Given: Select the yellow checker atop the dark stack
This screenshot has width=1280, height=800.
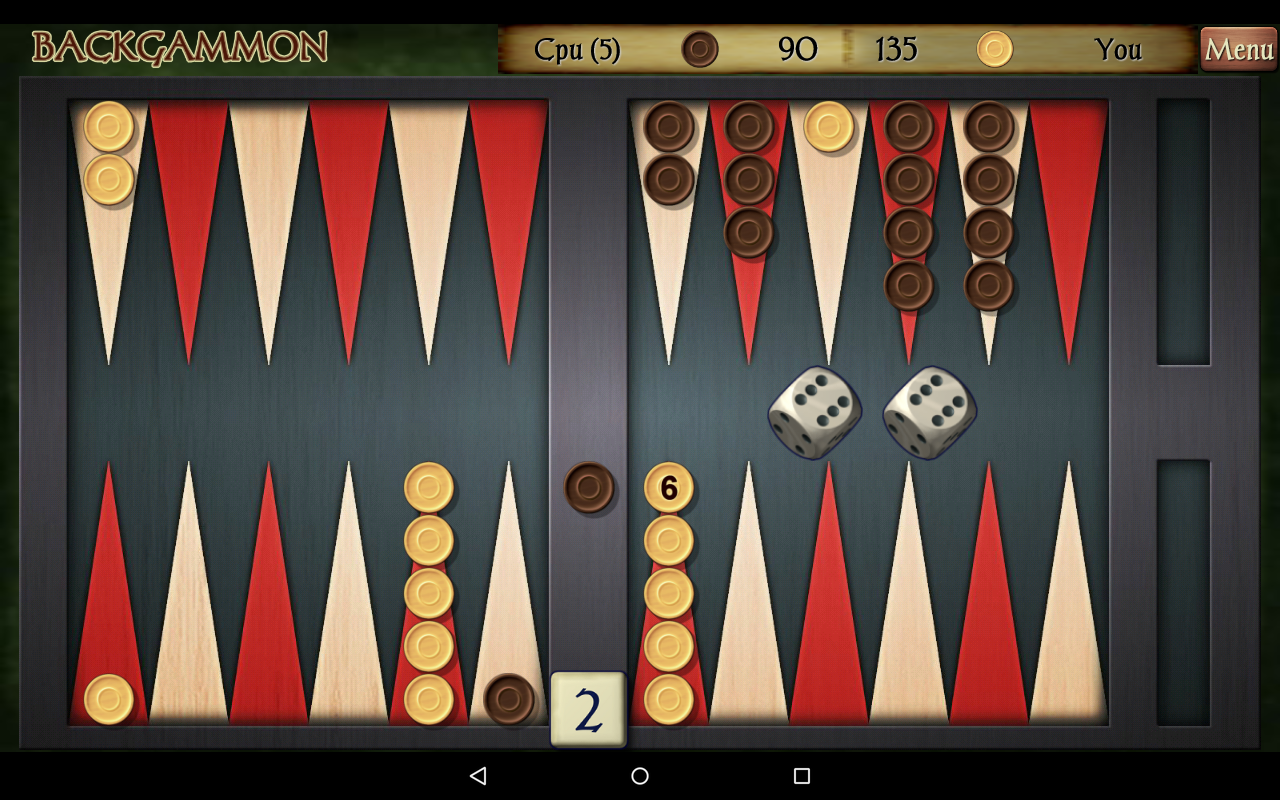Looking at the screenshot, I should (x=828, y=128).
